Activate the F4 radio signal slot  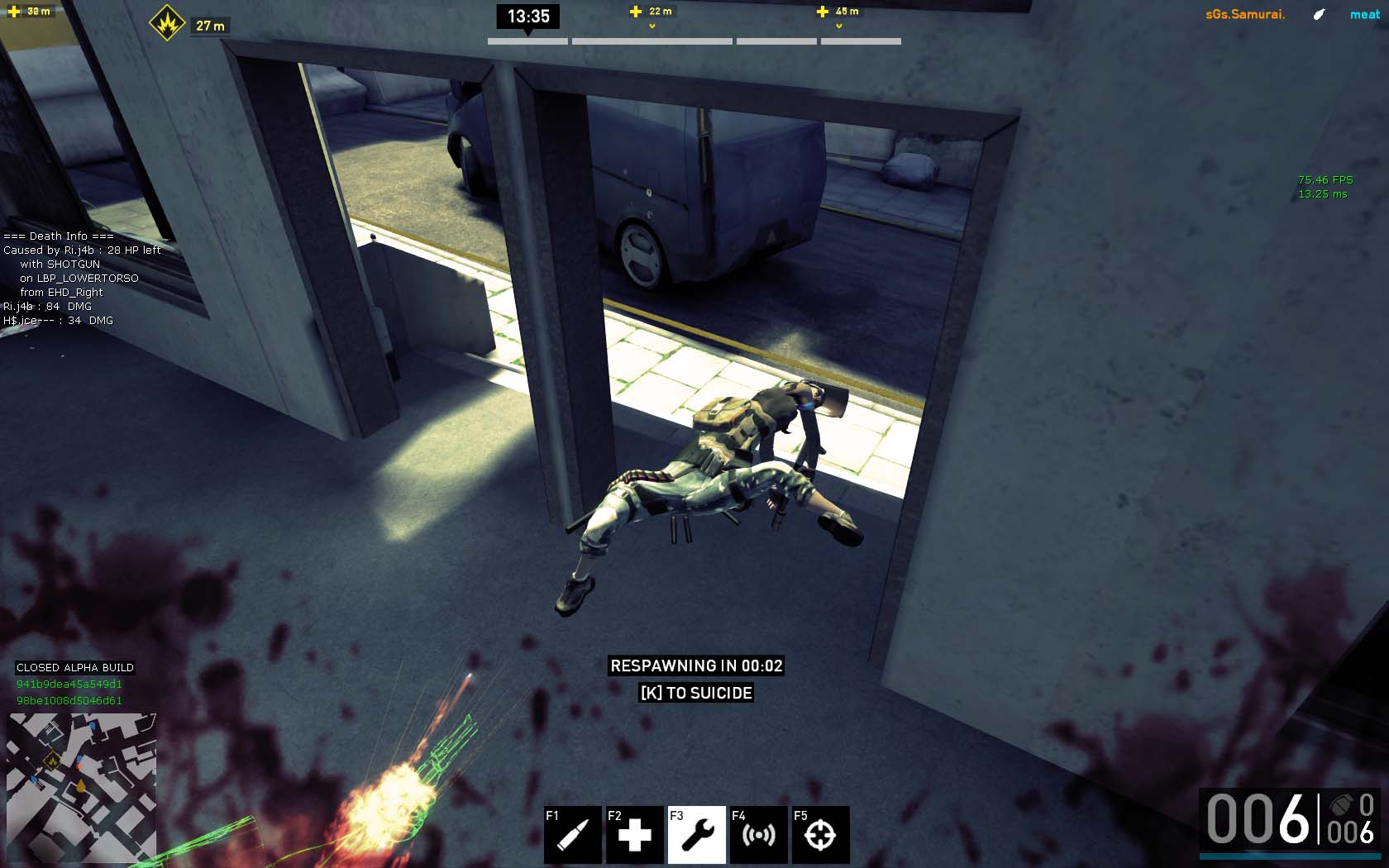click(x=759, y=834)
